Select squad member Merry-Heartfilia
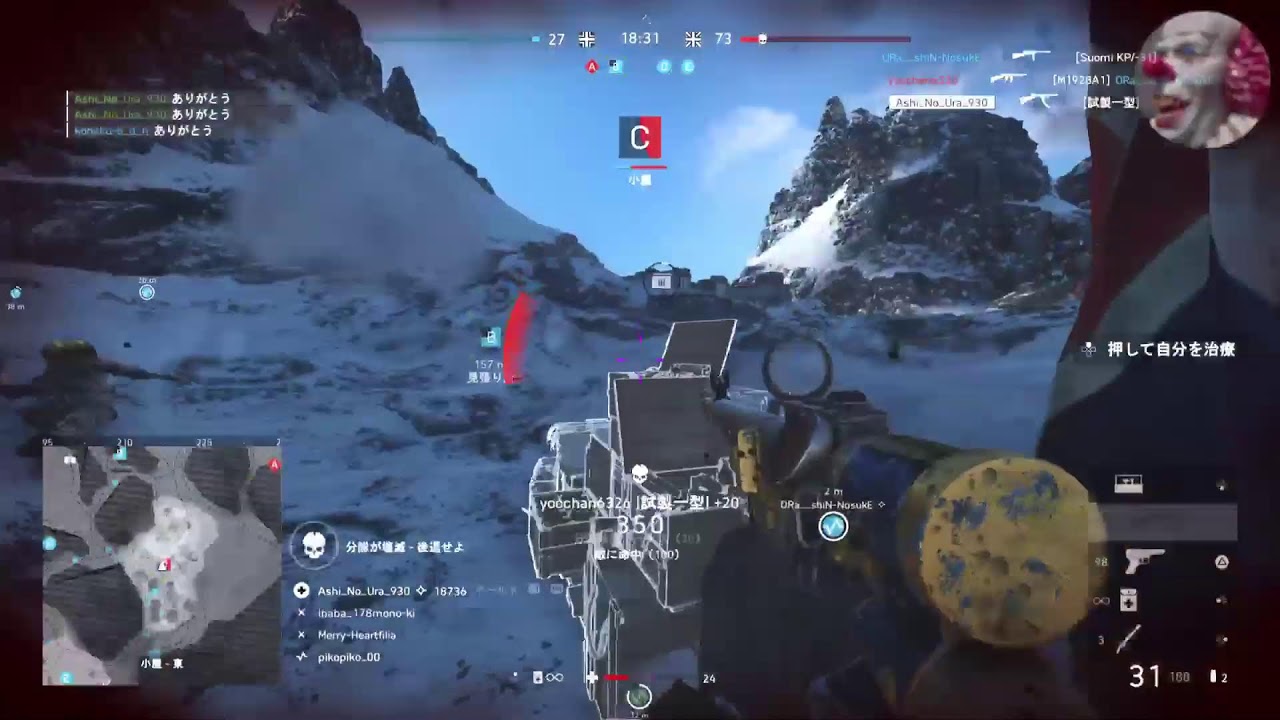The image size is (1280, 720). tap(357, 635)
